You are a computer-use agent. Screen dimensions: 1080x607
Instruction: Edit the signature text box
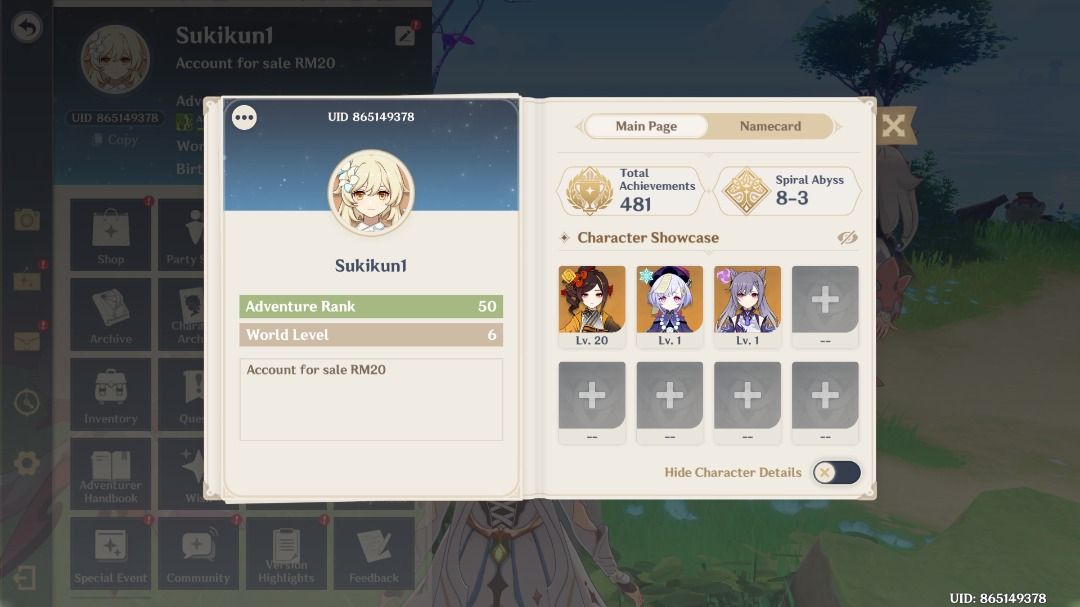371,399
